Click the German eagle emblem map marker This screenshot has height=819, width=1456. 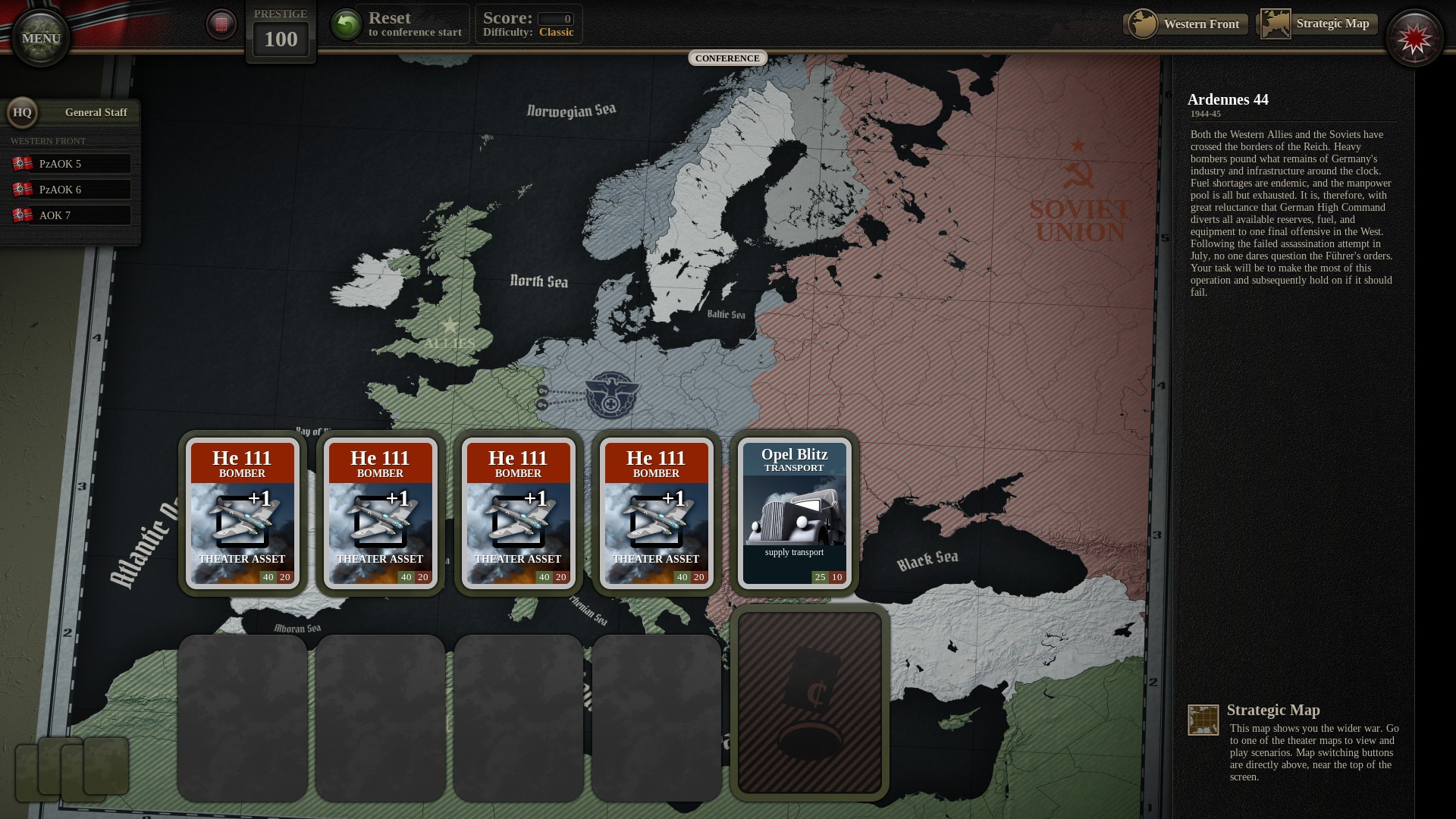tap(611, 394)
